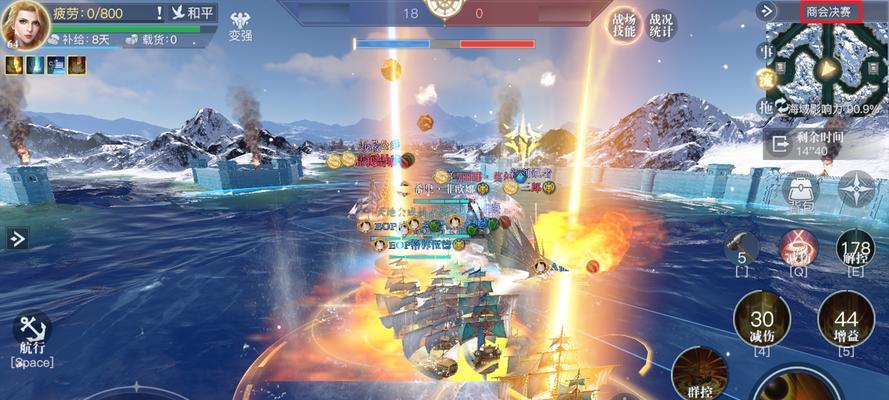This screenshot has height=400, width=889.
Task: Click the compass star button
Action: pos(857,188)
